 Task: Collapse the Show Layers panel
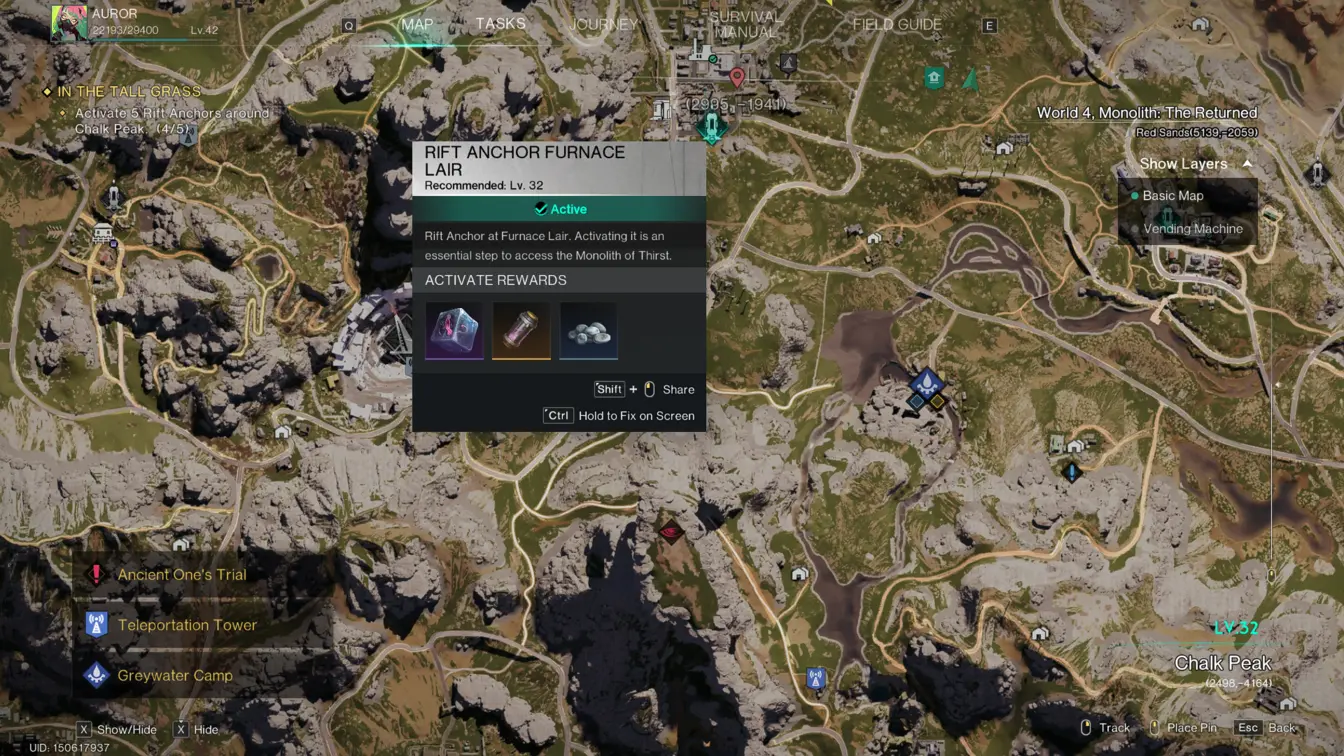point(1246,162)
